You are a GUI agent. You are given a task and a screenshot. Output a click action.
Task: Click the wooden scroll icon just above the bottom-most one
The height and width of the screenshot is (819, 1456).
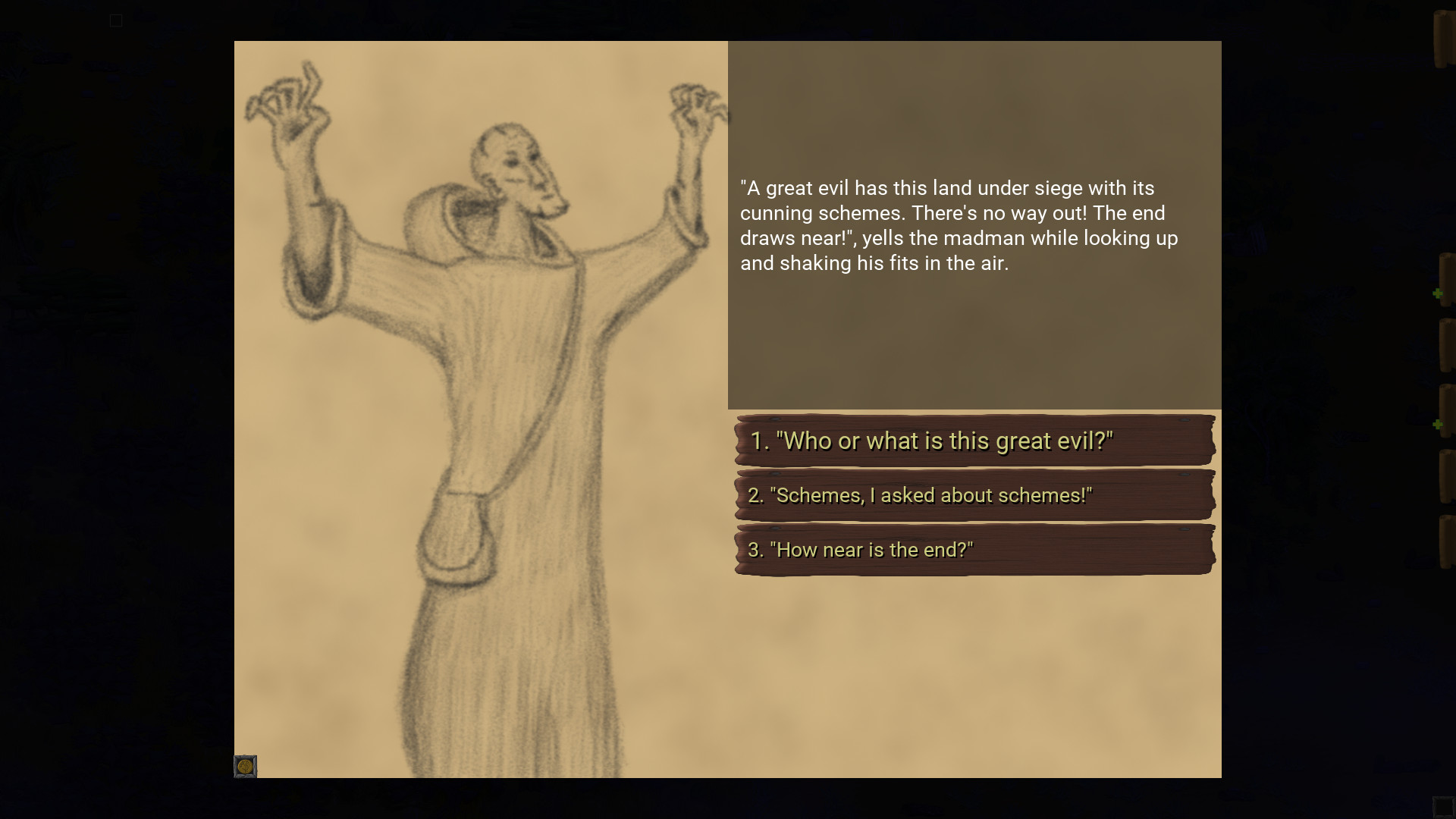click(1445, 478)
